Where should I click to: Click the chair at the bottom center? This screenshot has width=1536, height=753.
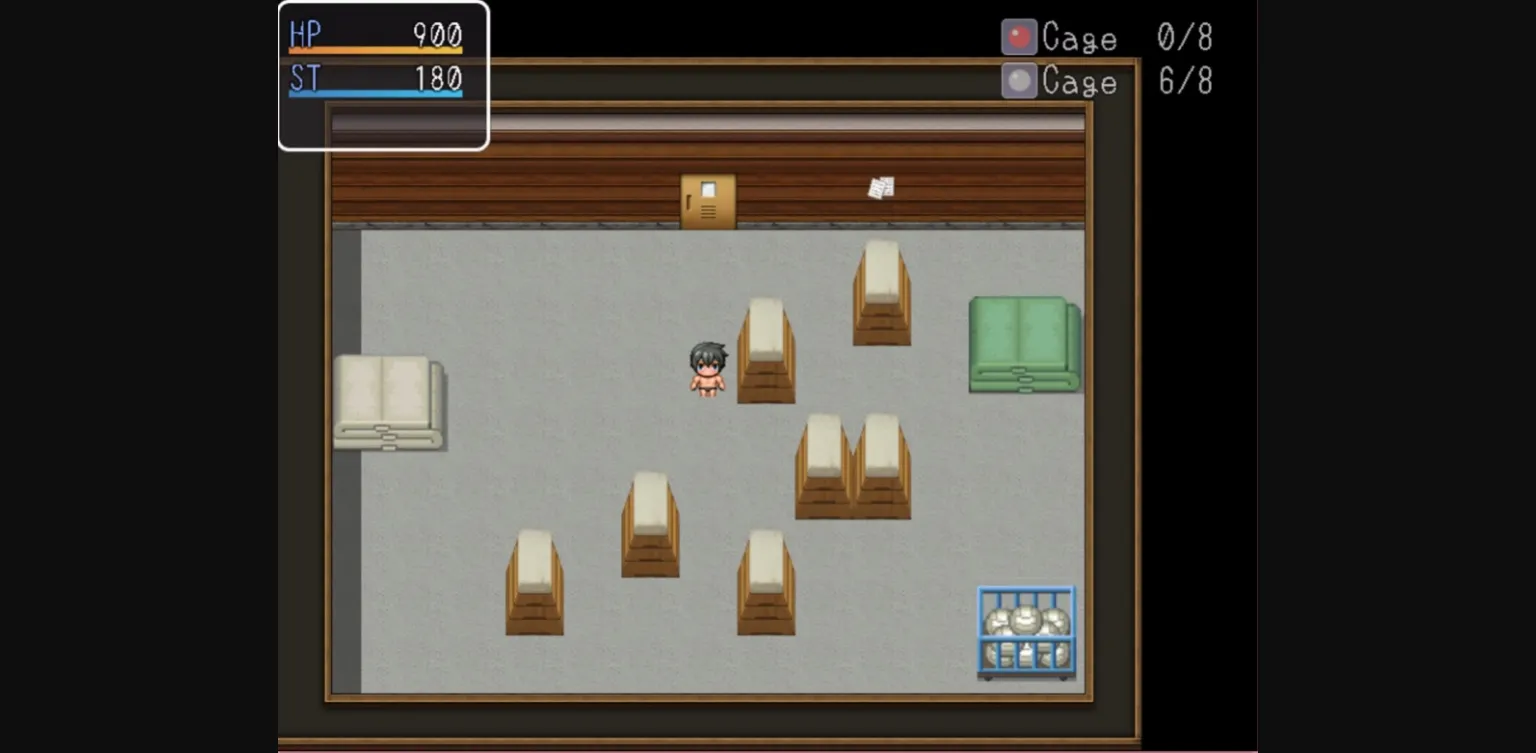point(765,585)
